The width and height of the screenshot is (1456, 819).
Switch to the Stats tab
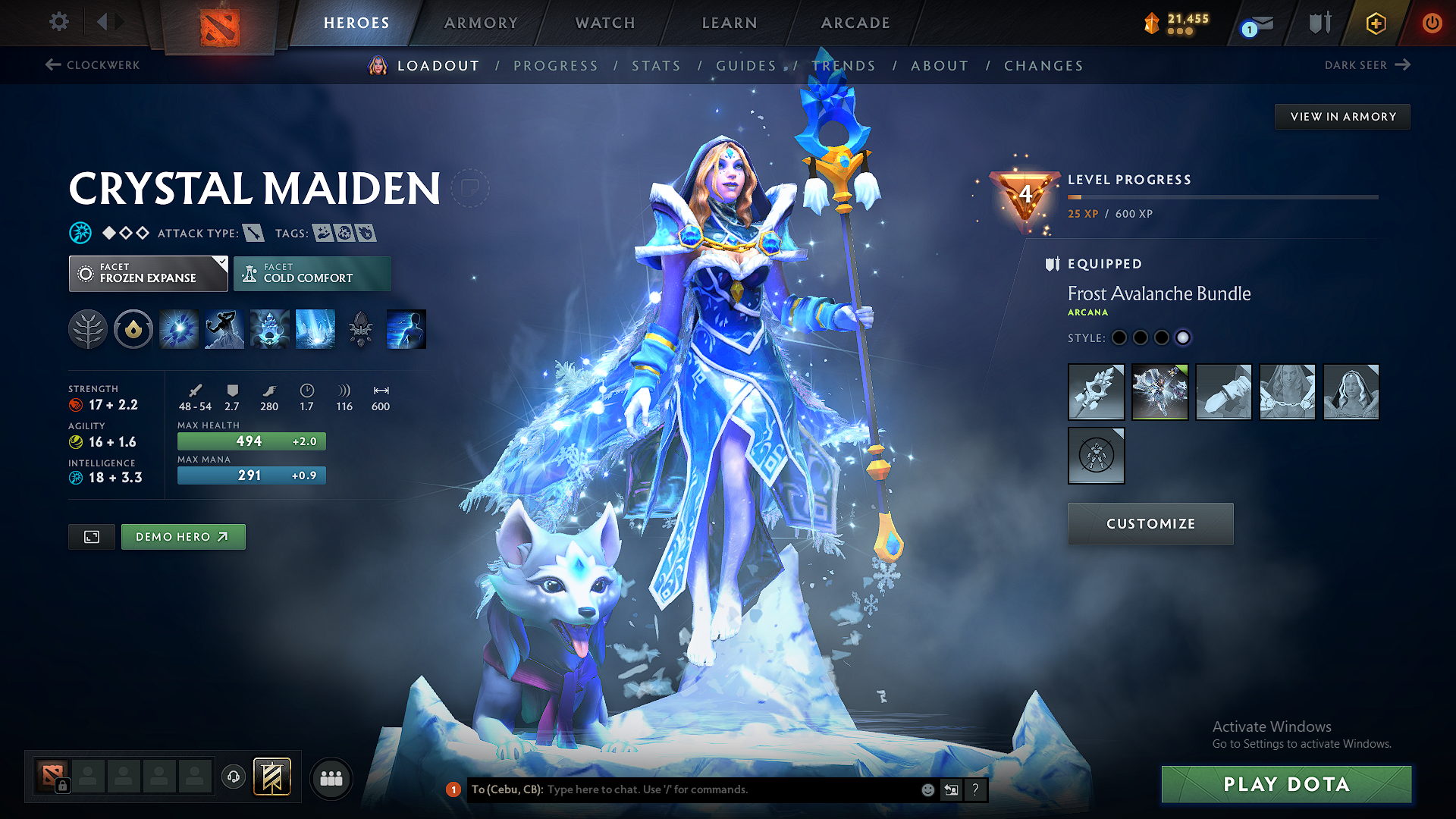(x=657, y=65)
